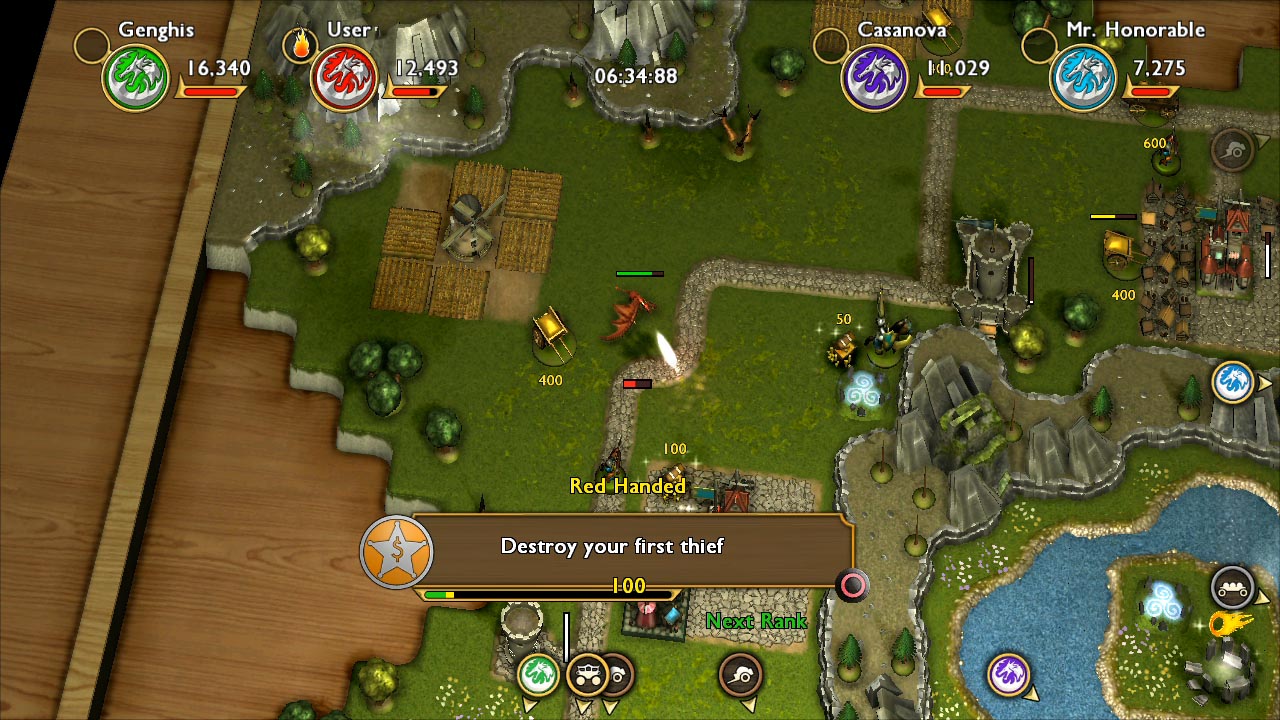Select the cannon icon beside the carriage medallion
The width and height of the screenshot is (1280, 720).
(618, 675)
